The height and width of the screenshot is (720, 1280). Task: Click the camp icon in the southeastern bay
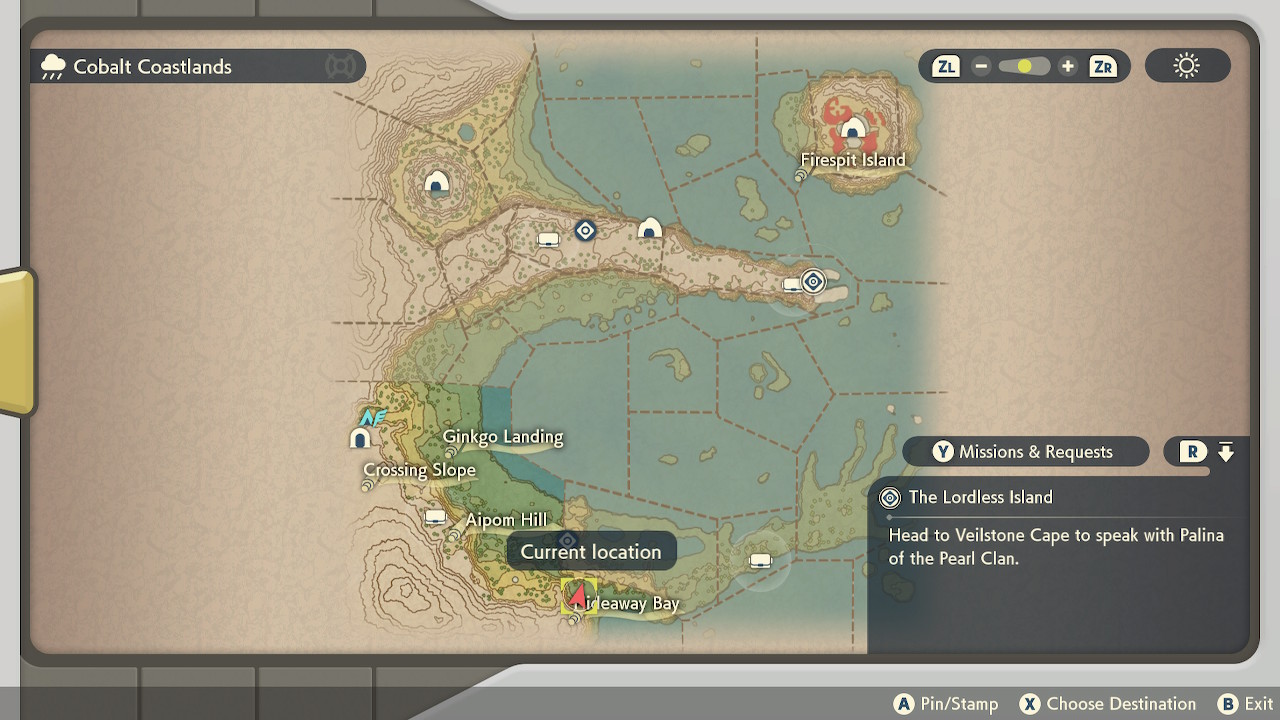(x=760, y=560)
